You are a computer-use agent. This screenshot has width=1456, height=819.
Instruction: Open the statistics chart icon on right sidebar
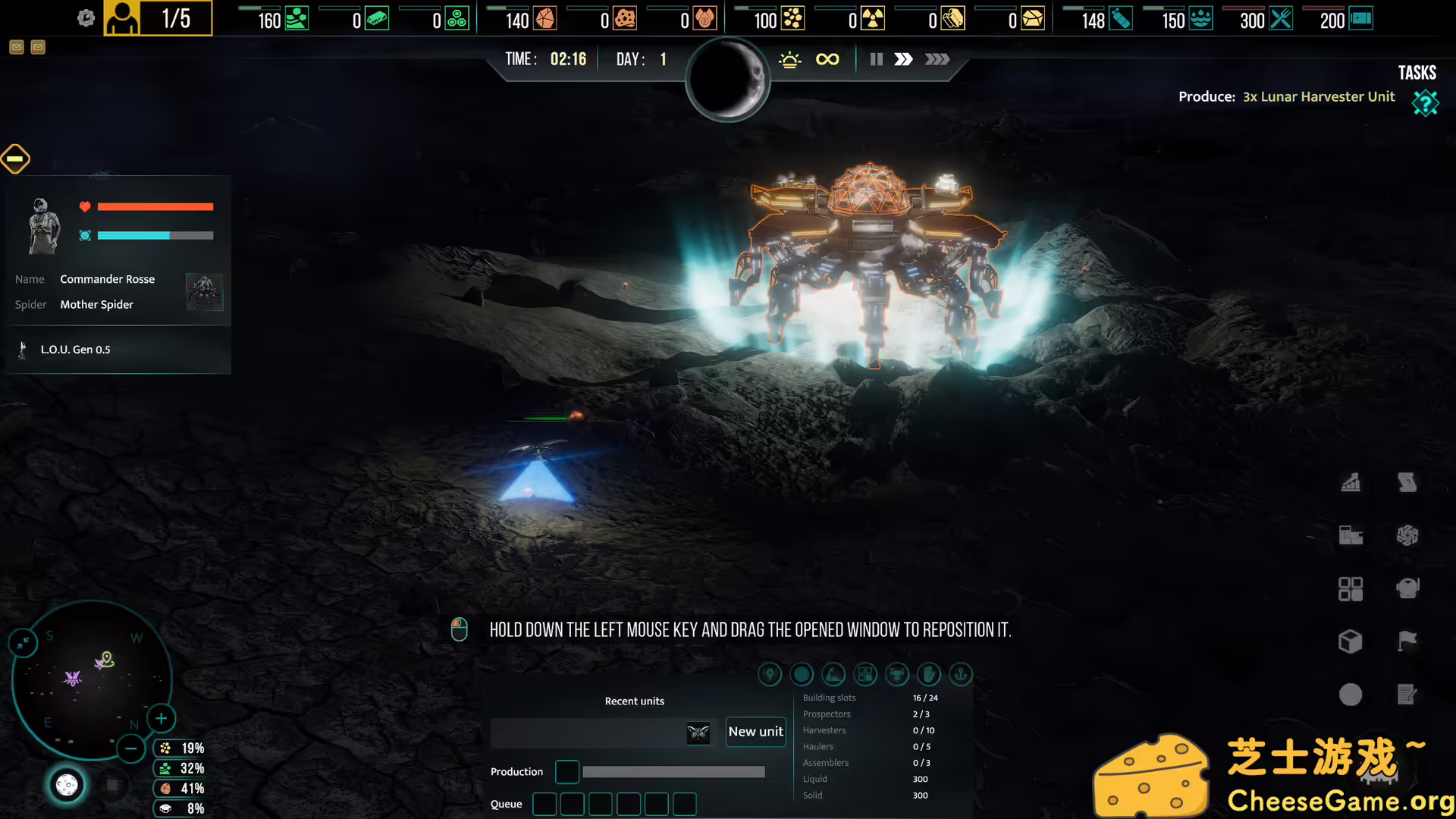point(1352,483)
